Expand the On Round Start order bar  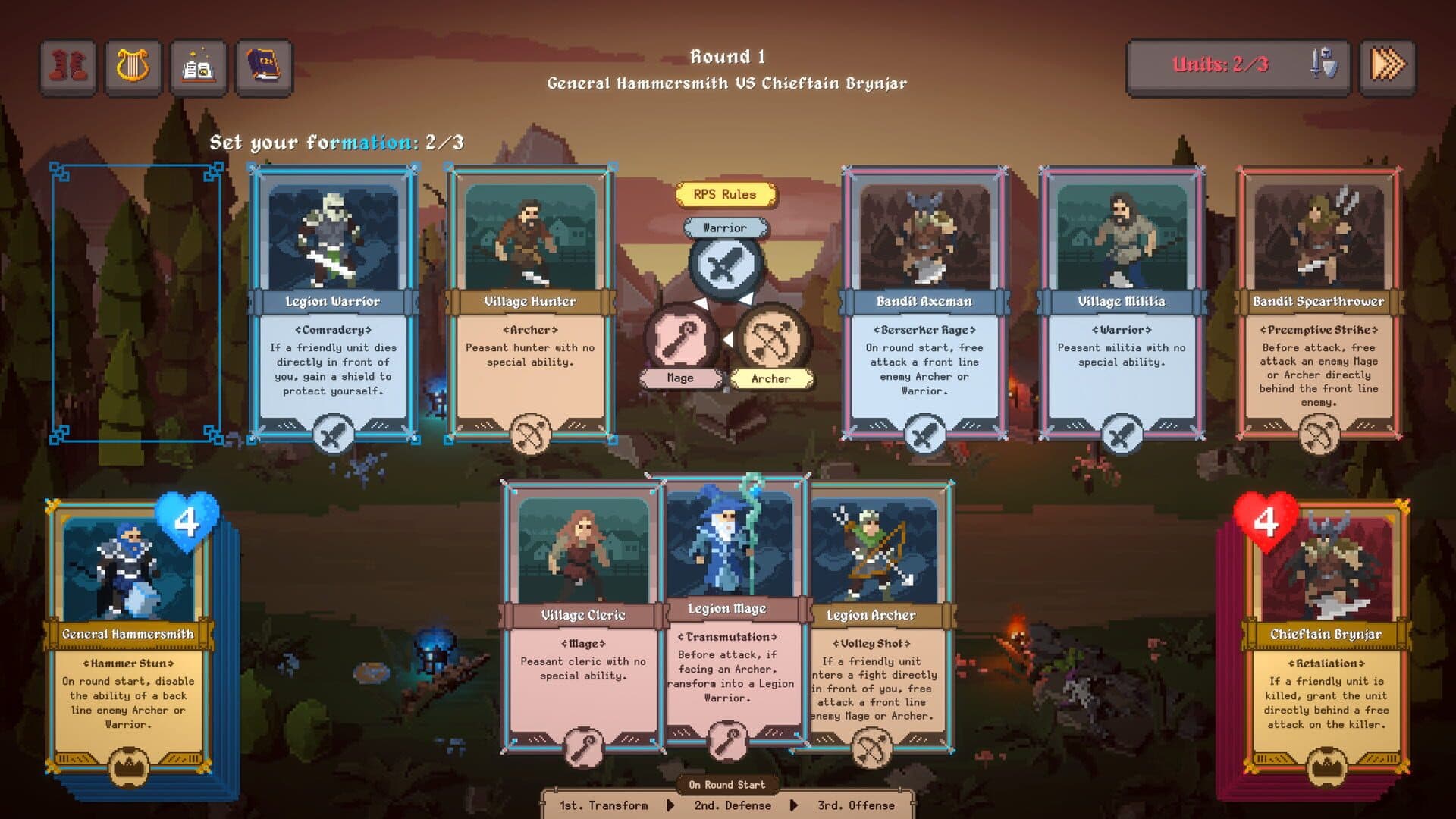point(726,786)
